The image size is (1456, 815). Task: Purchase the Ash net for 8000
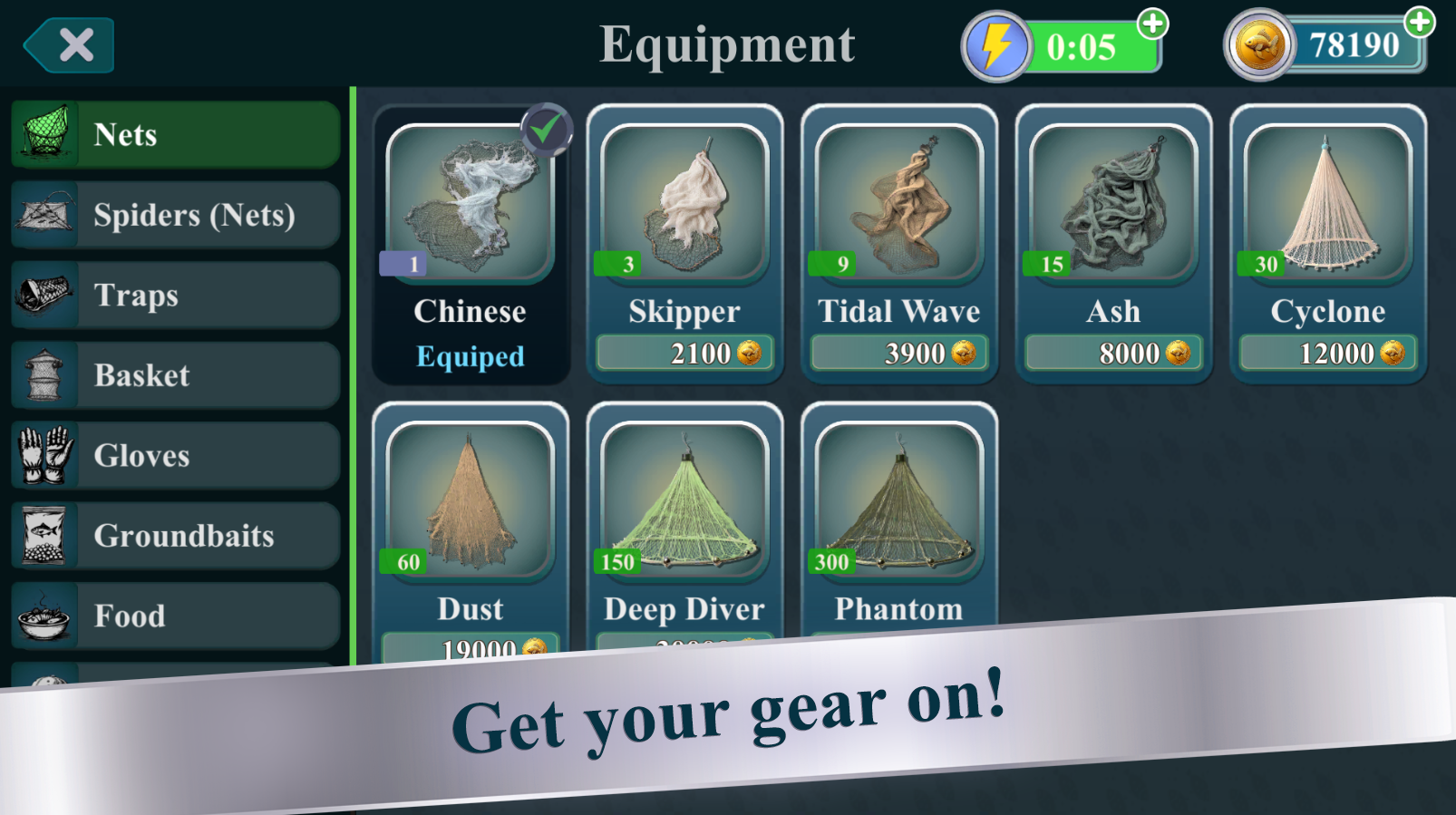coord(1113,354)
